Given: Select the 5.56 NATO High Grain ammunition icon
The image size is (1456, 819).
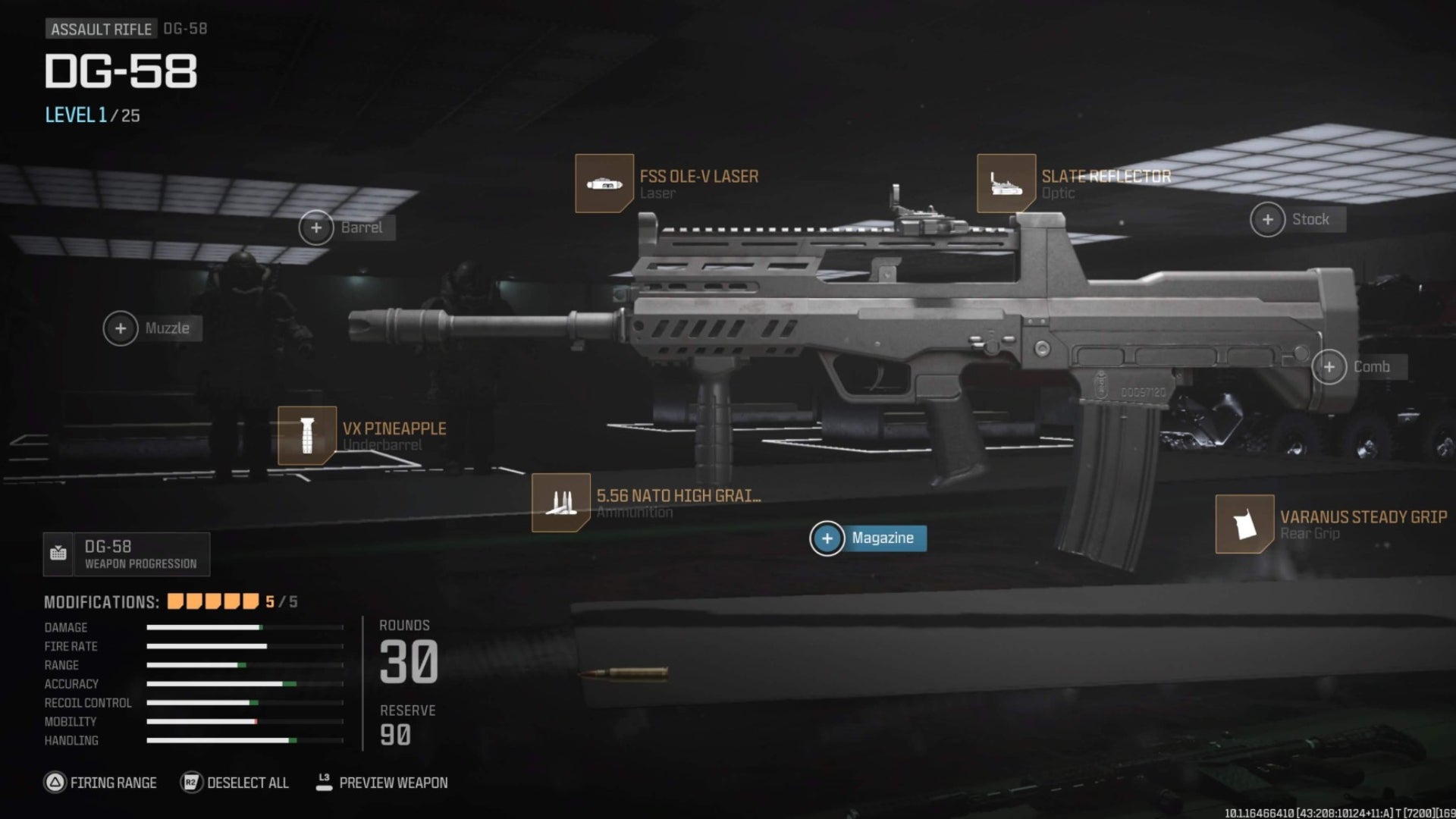Looking at the screenshot, I should (563, 504).
